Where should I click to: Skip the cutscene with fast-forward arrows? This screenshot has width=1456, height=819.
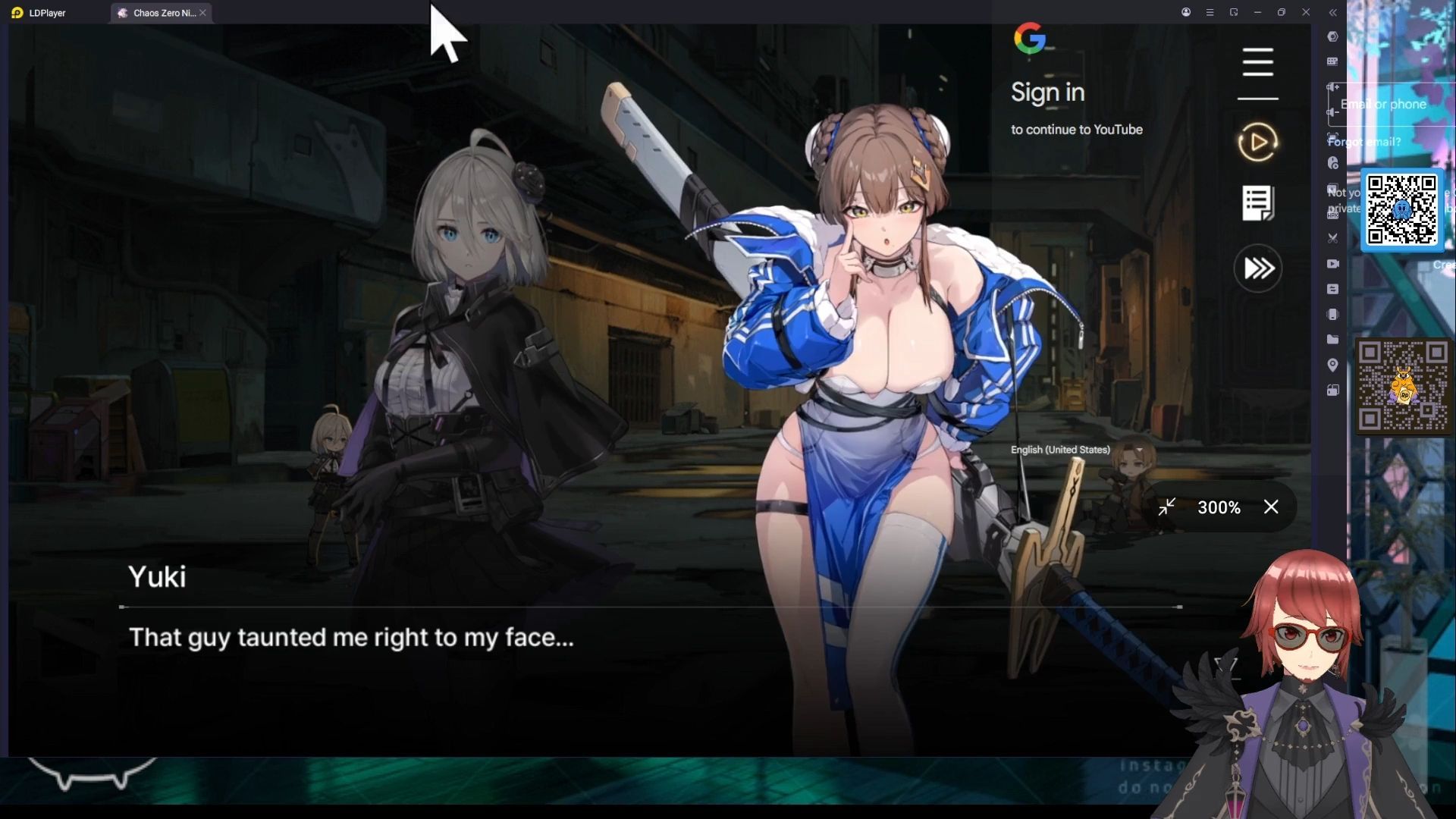tap(1258, 268)
